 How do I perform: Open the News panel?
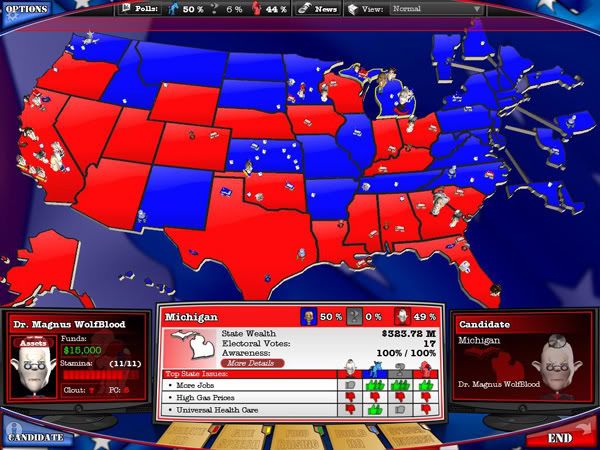click(x=319, y=9)
